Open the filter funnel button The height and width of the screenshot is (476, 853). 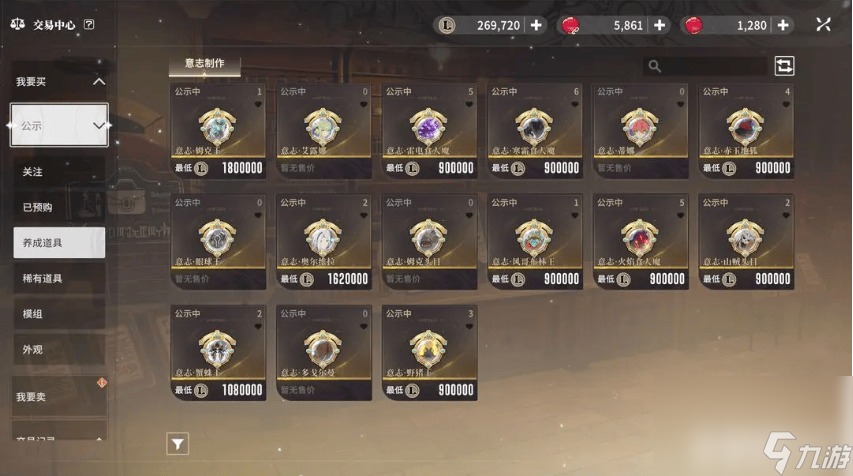pyautogui.click(x=177, y=443)
